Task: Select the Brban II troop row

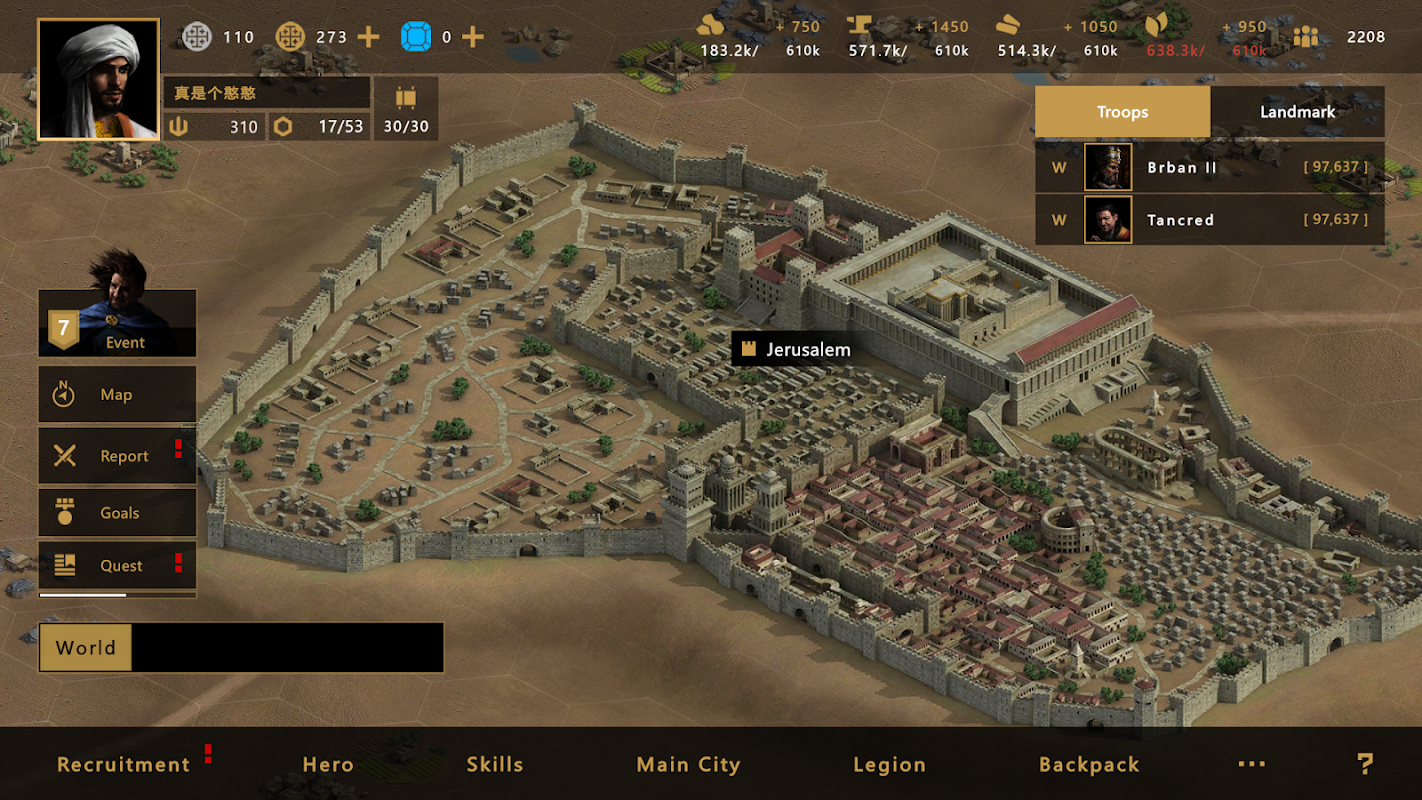Action: [1209, 168]
